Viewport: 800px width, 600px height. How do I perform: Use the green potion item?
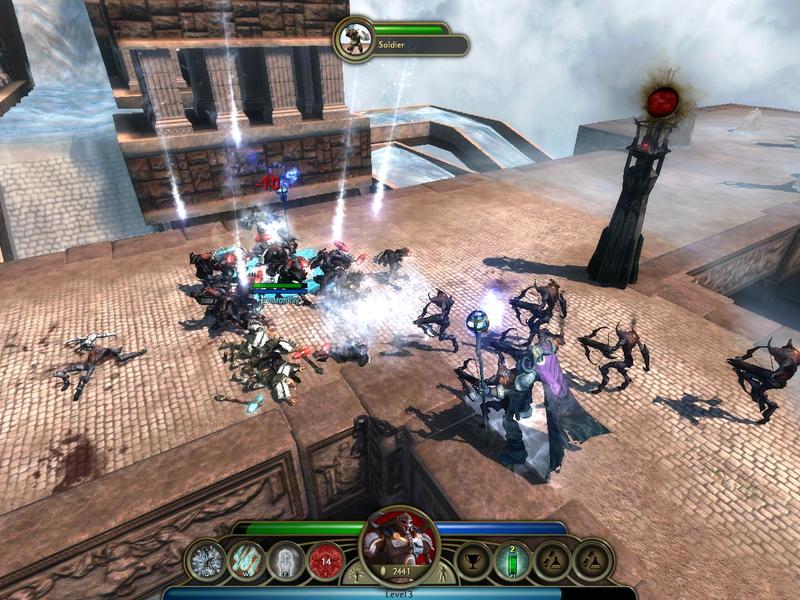[x=511, y=561]
